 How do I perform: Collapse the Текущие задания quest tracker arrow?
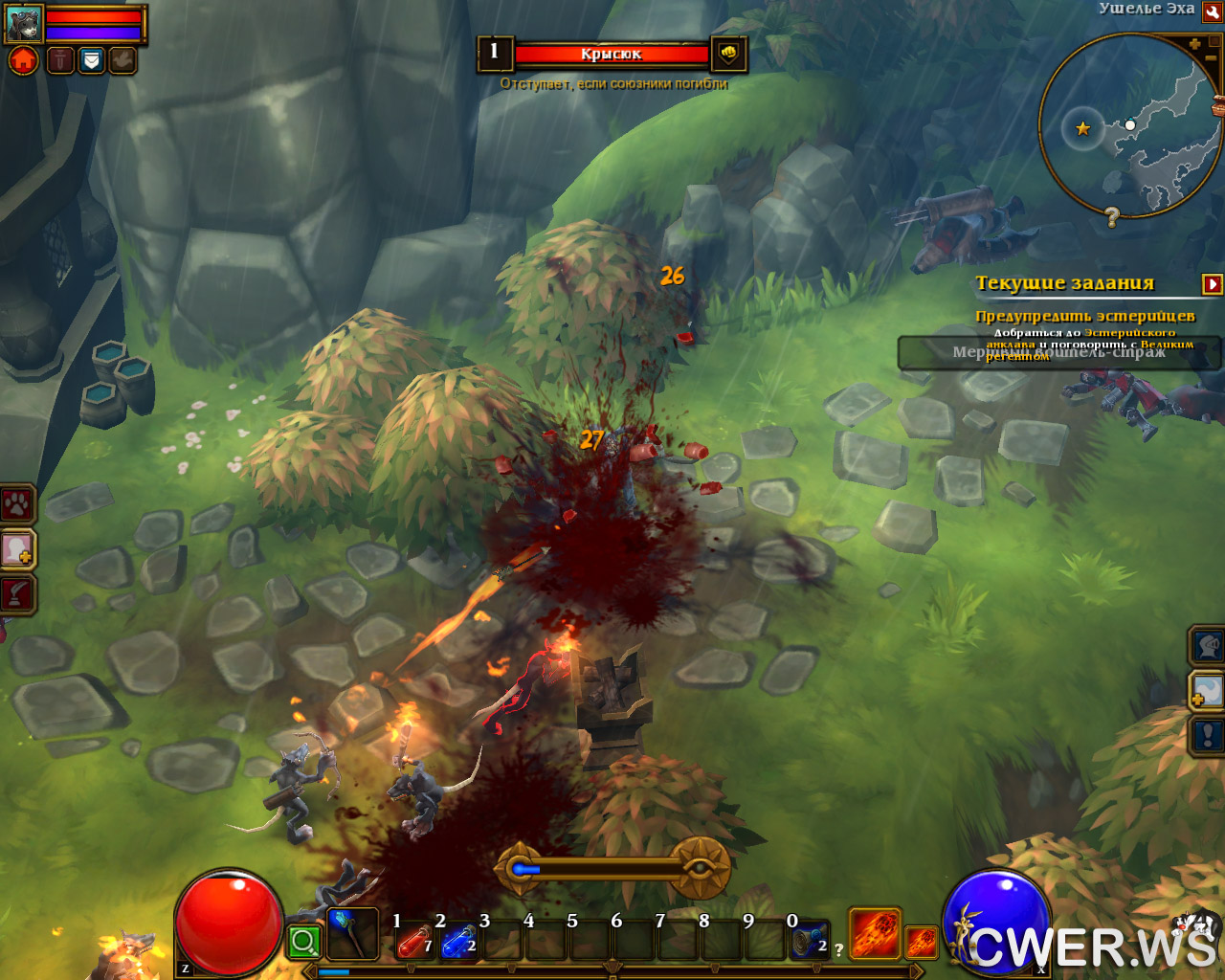pos(1213,283)
